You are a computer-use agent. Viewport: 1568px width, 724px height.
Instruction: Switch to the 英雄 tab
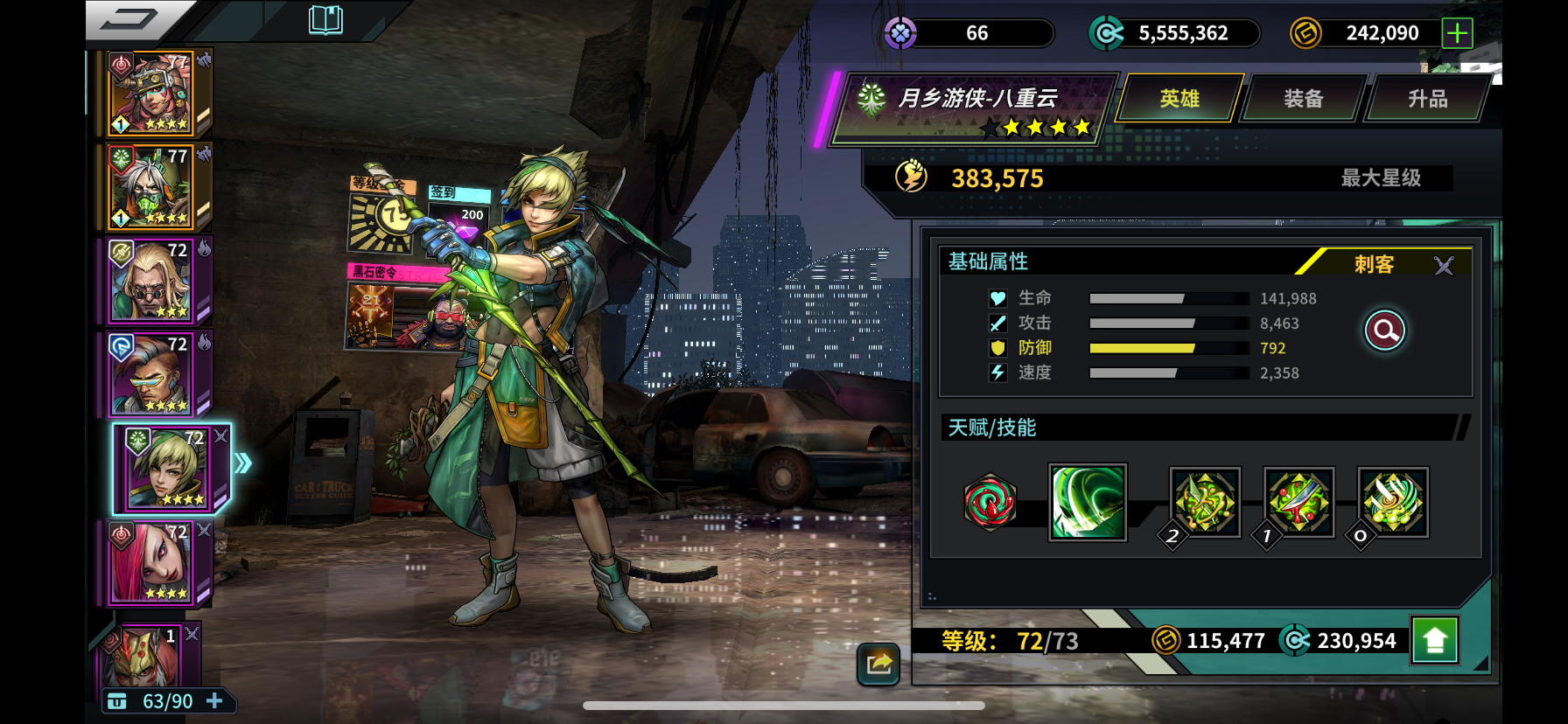1179,99
